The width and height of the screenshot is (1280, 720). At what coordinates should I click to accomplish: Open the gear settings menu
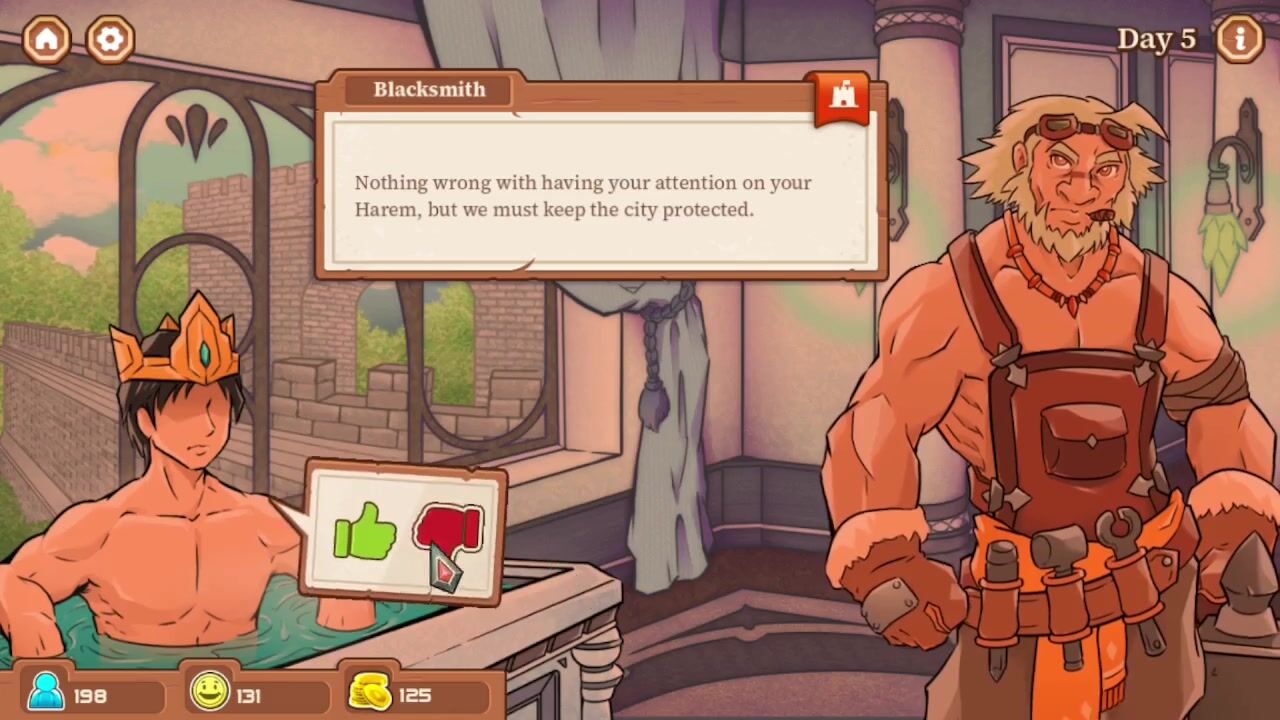pyautogui.click(x=110, y=39)
